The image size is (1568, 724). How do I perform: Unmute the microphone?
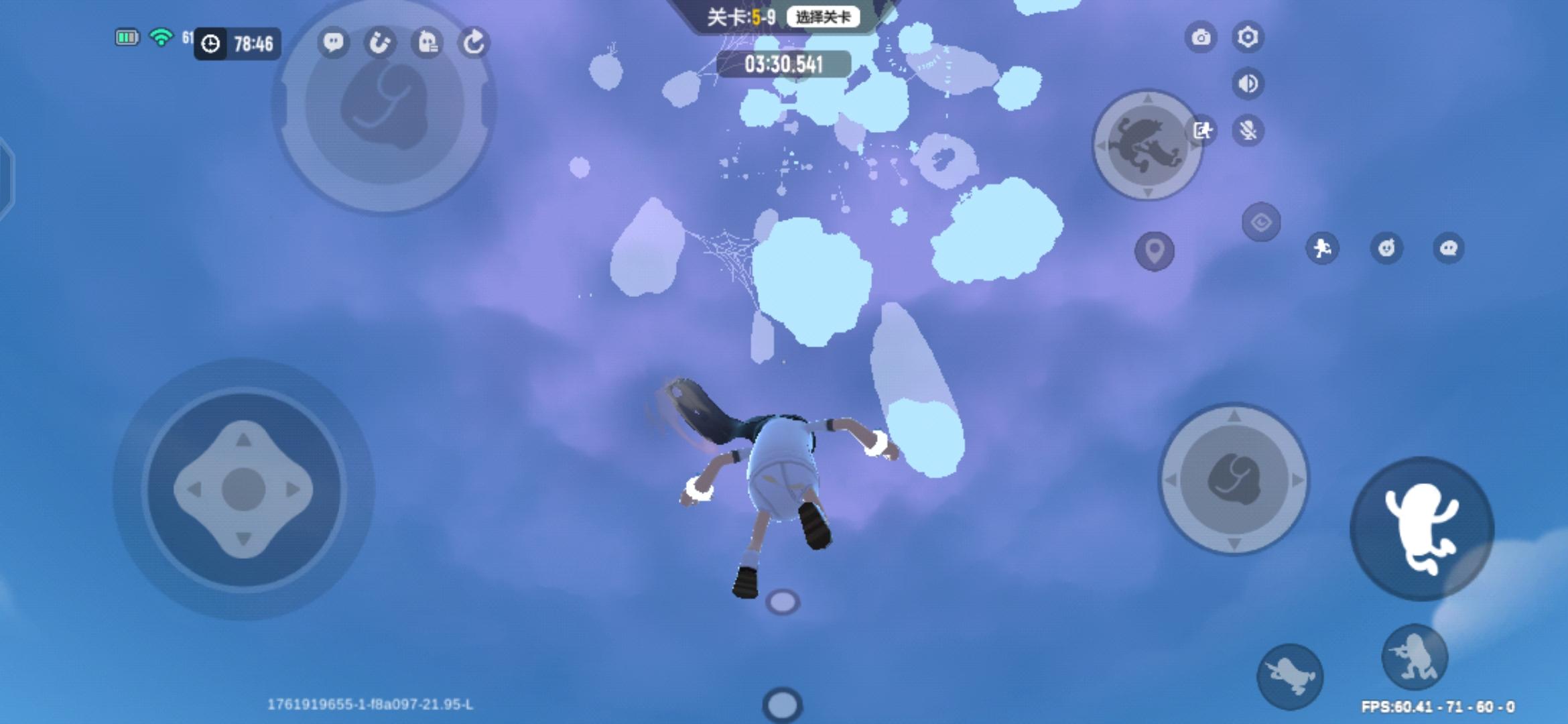point(1247,131)
